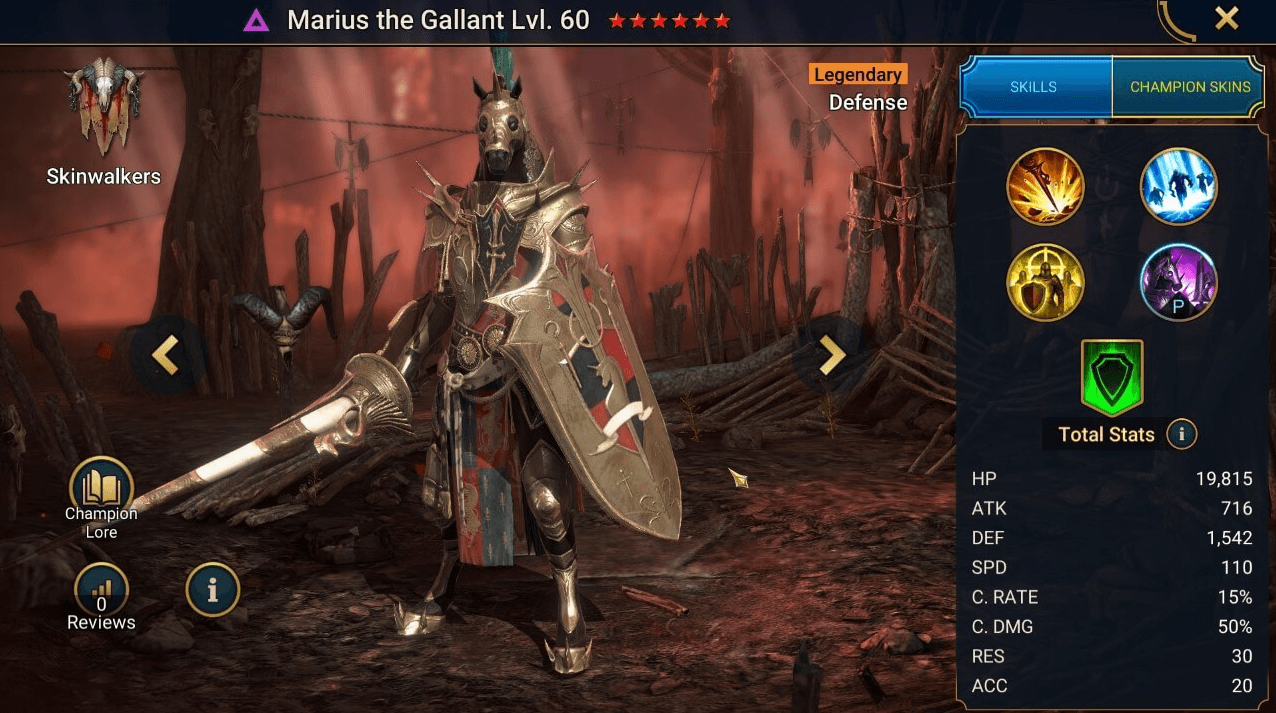The height and width of the screenshot is (713, 1276).
Task: Select the blue glowing warriors skill icon
Action: click(1178, 186)
